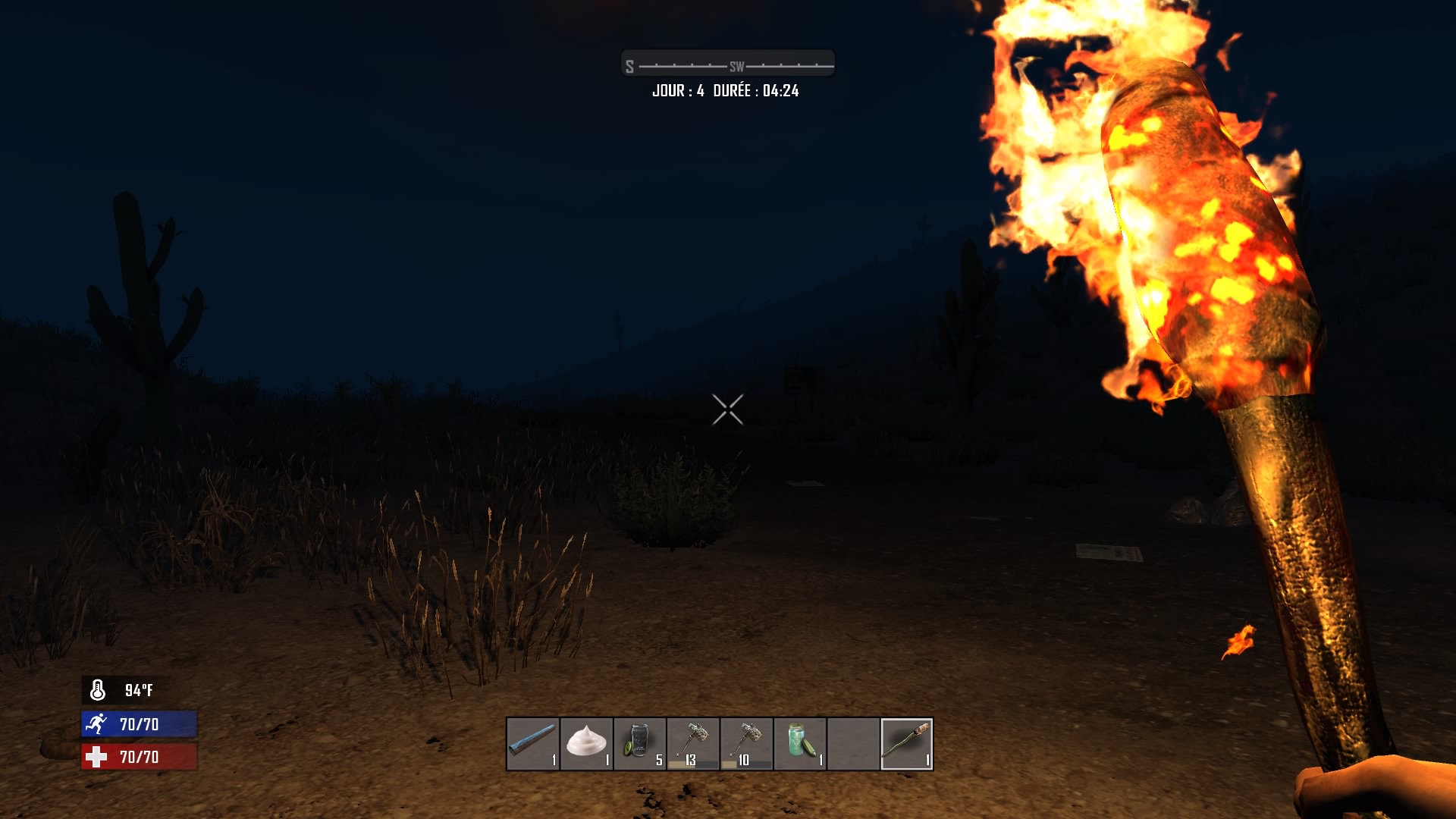
Task: Click the empty hotbar slot
Action: tap(853, 743)
